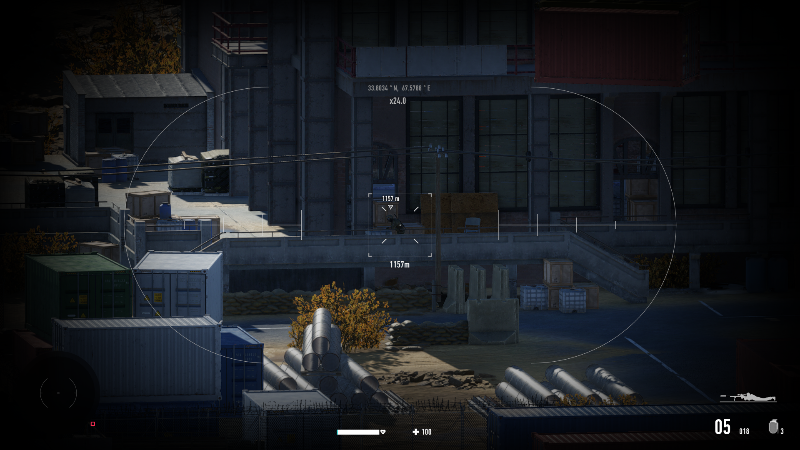The width and height of the screenshot is (800, 450).
Task: Select the grenade icon
Action: (773, 427)
